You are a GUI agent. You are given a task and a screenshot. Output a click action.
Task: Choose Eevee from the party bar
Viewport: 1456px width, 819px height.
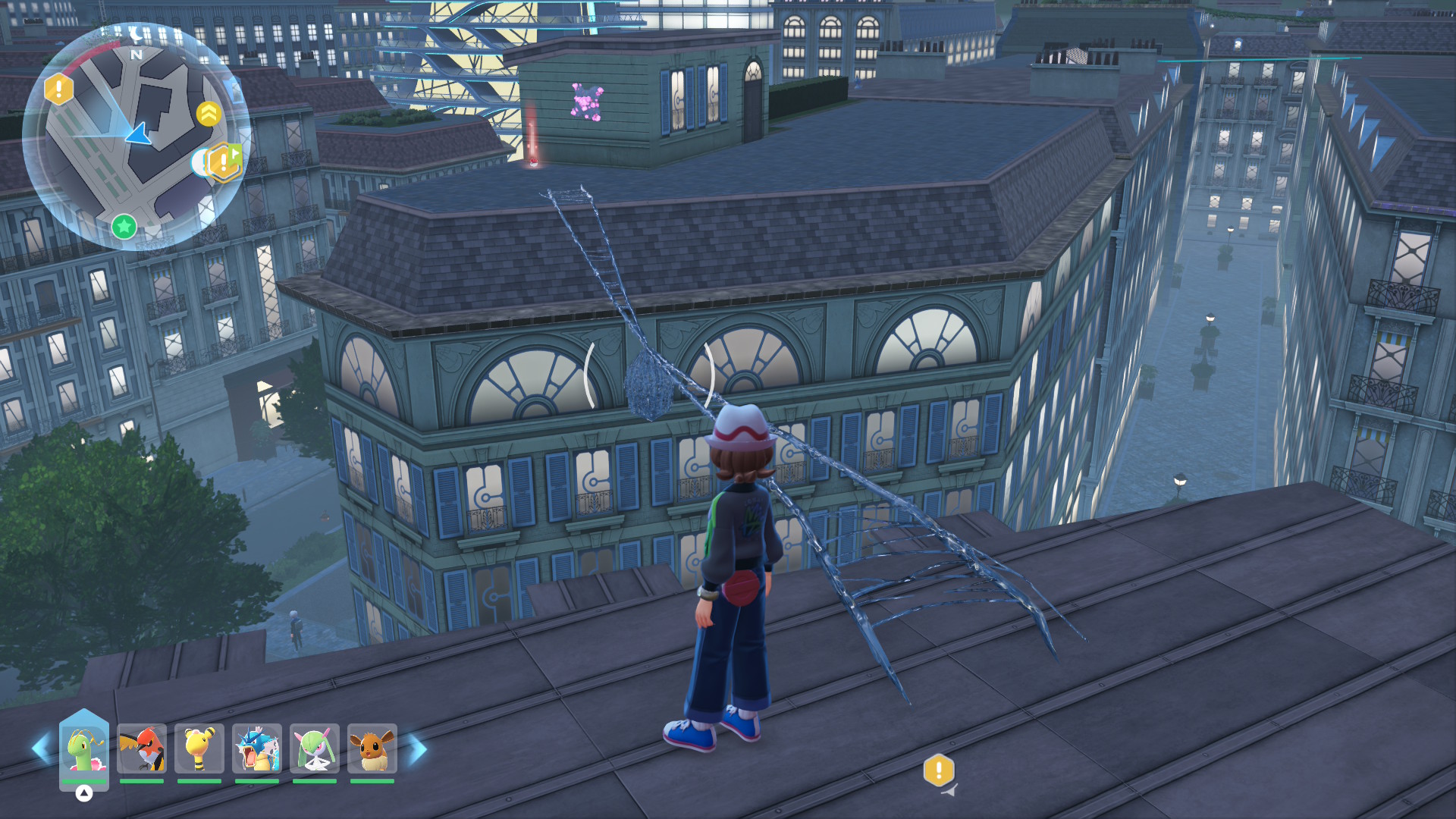(x=372, y=749)
